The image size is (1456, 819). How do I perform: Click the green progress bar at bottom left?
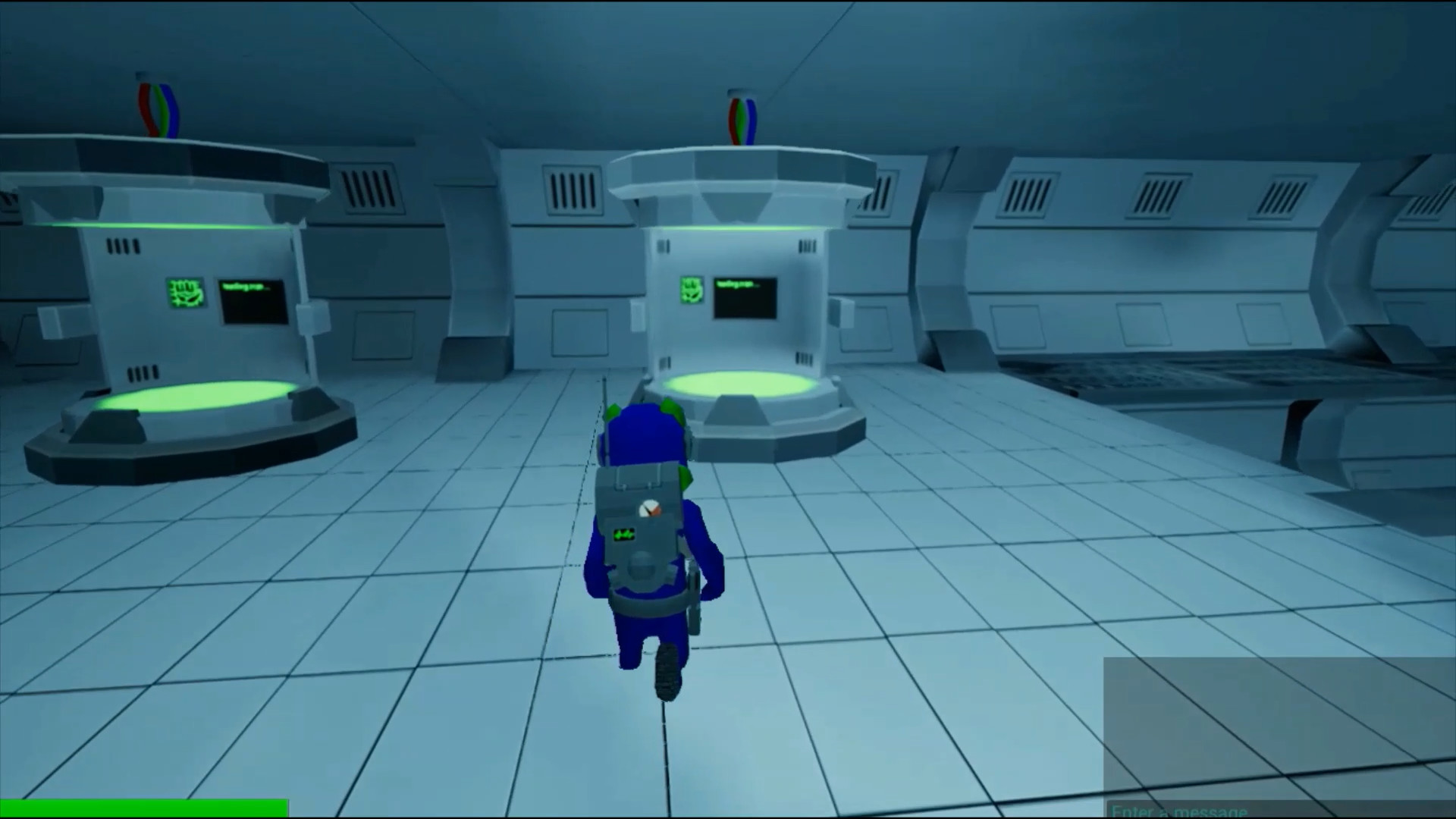[x=144, y=806]
